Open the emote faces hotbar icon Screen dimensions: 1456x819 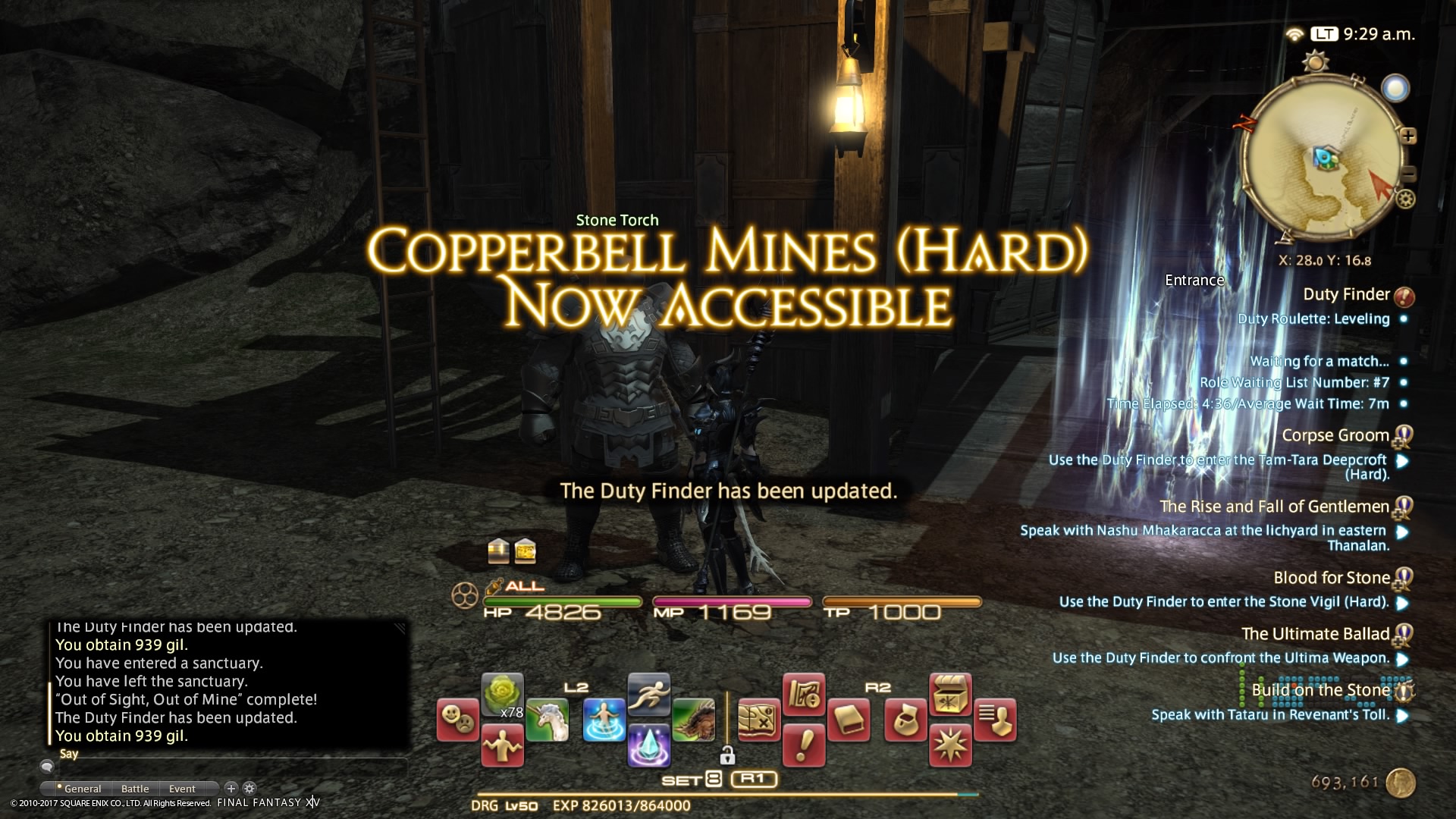pyautogui.click(x=458, y=720)
